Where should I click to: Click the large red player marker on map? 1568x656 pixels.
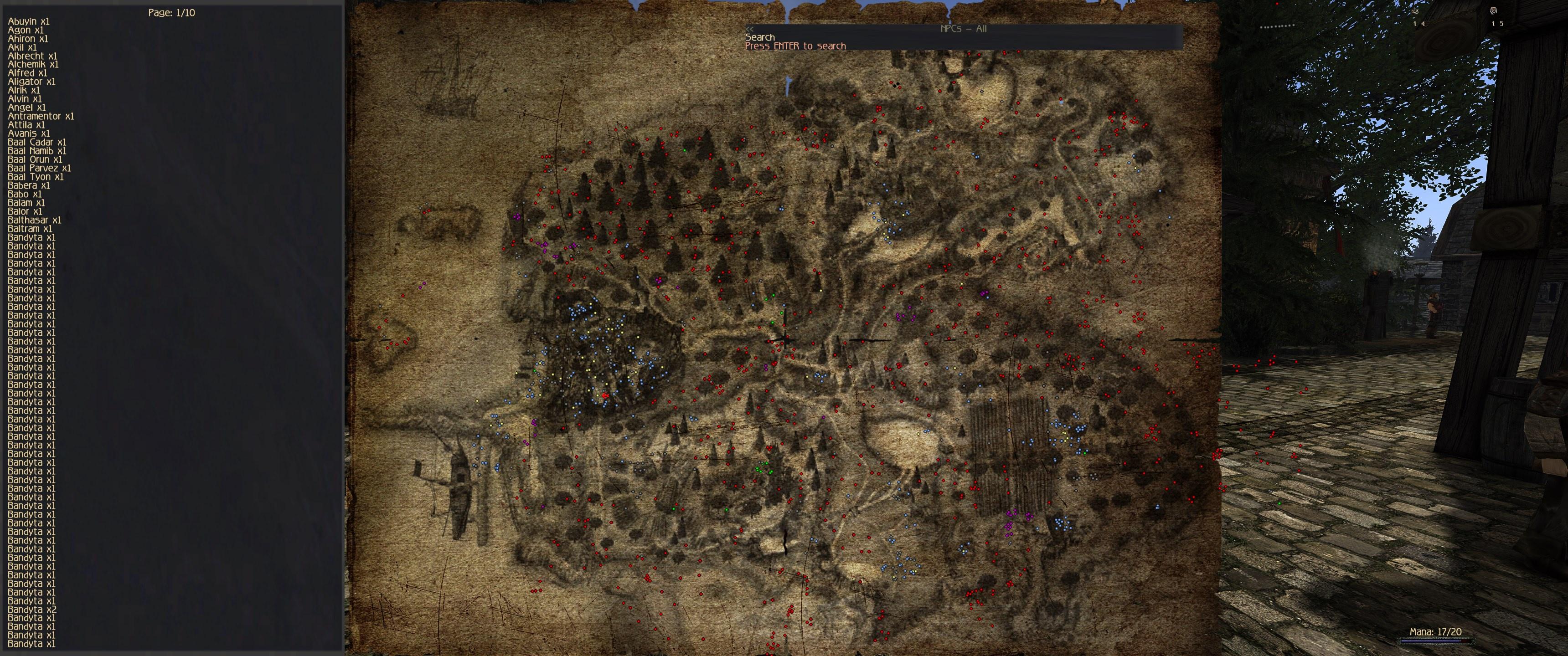[x=605, y=395]
